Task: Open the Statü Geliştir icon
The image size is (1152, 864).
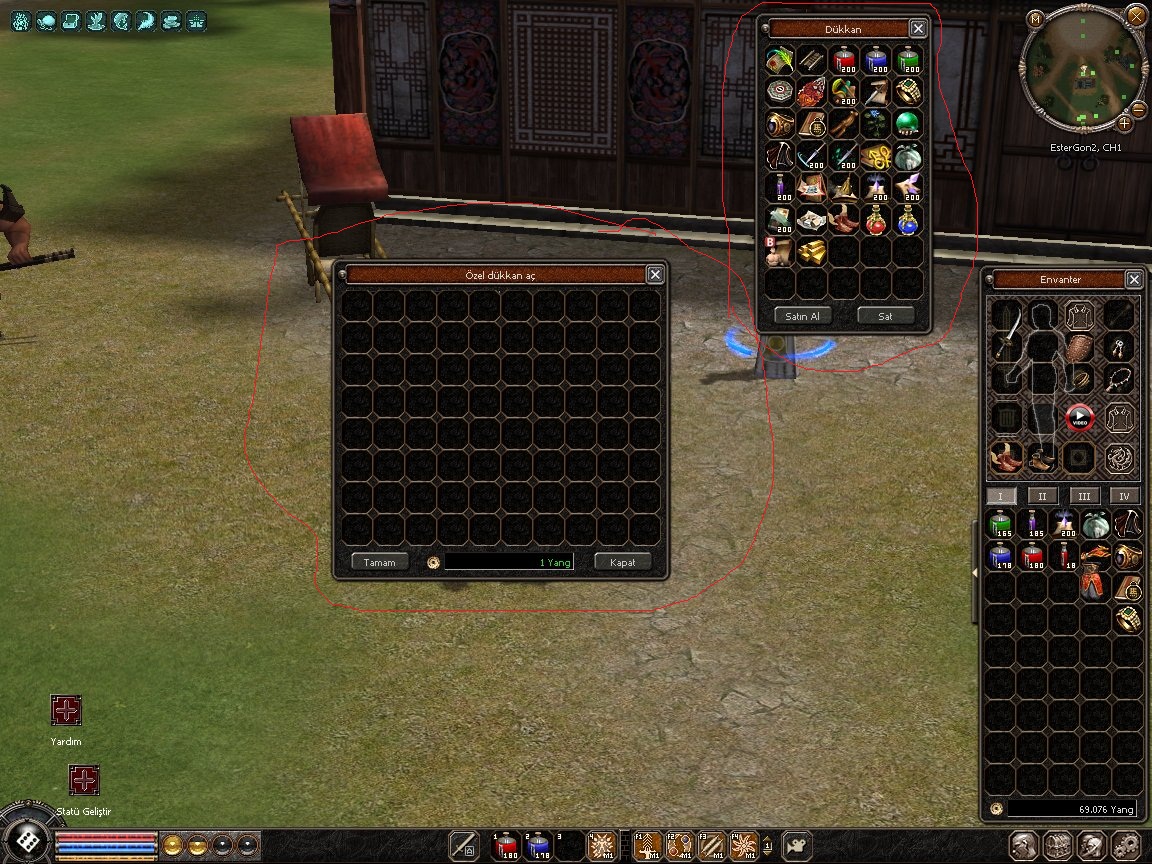Action: coord(84,780)
